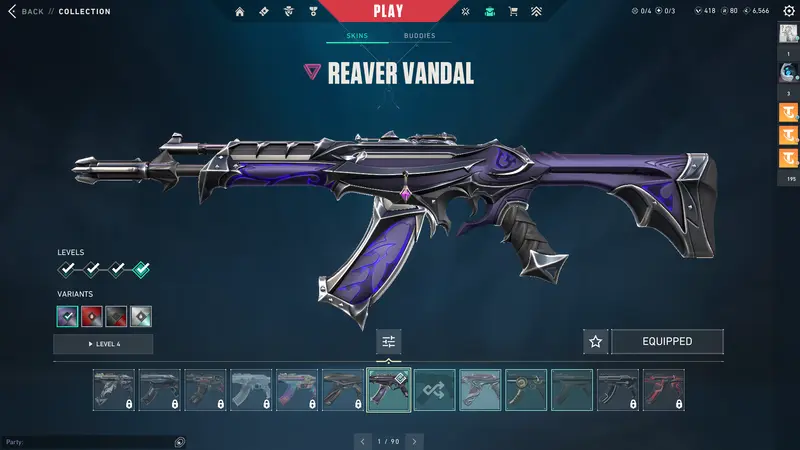This screenshot has height=450, width=800.
Task: Click the Party chat input field
Action: click(x=90, y=441)
